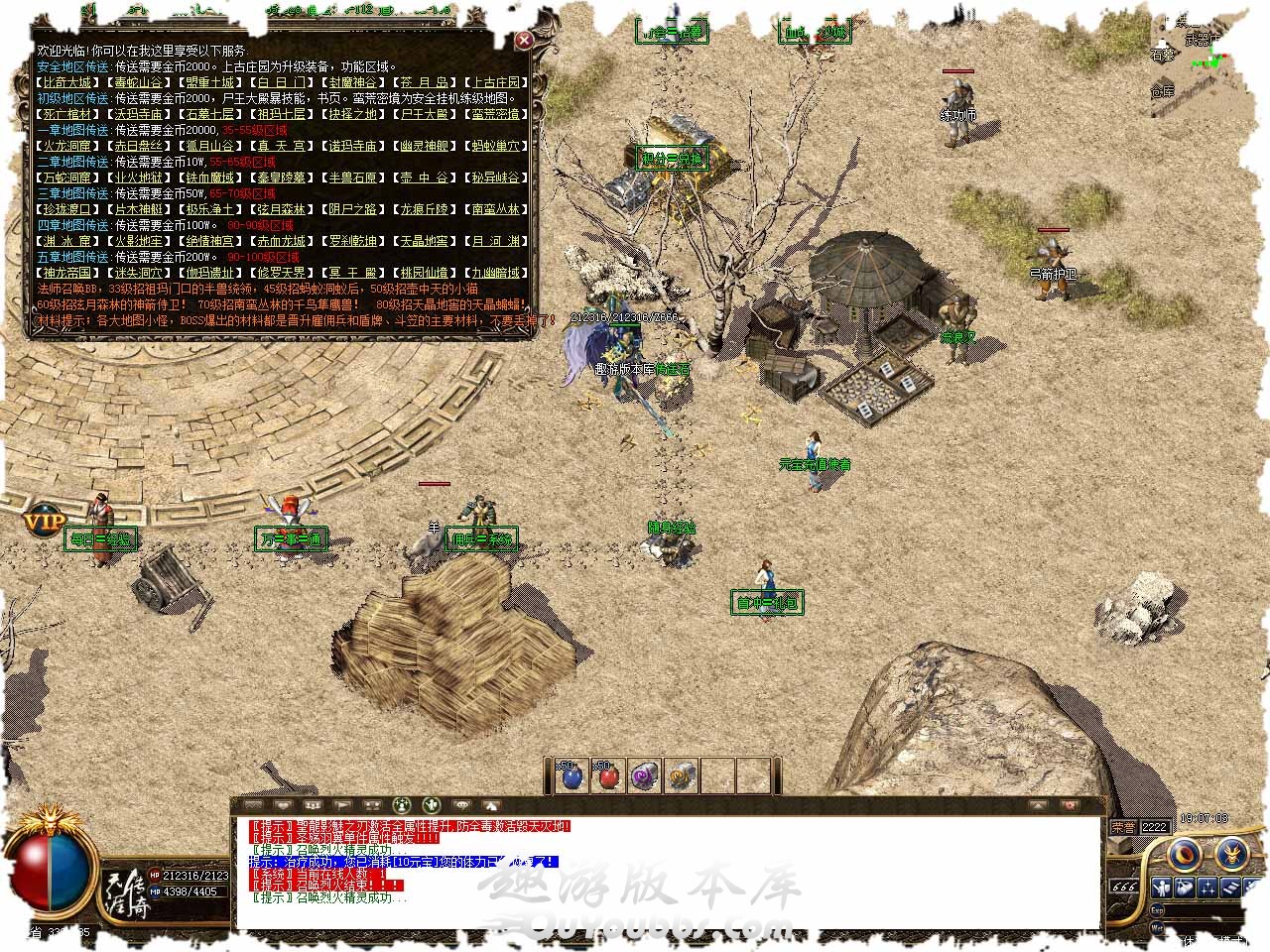The image size is (1270, 952).
Task: Choose the 弦月森林 teleport link
Action: coord(282,209)
